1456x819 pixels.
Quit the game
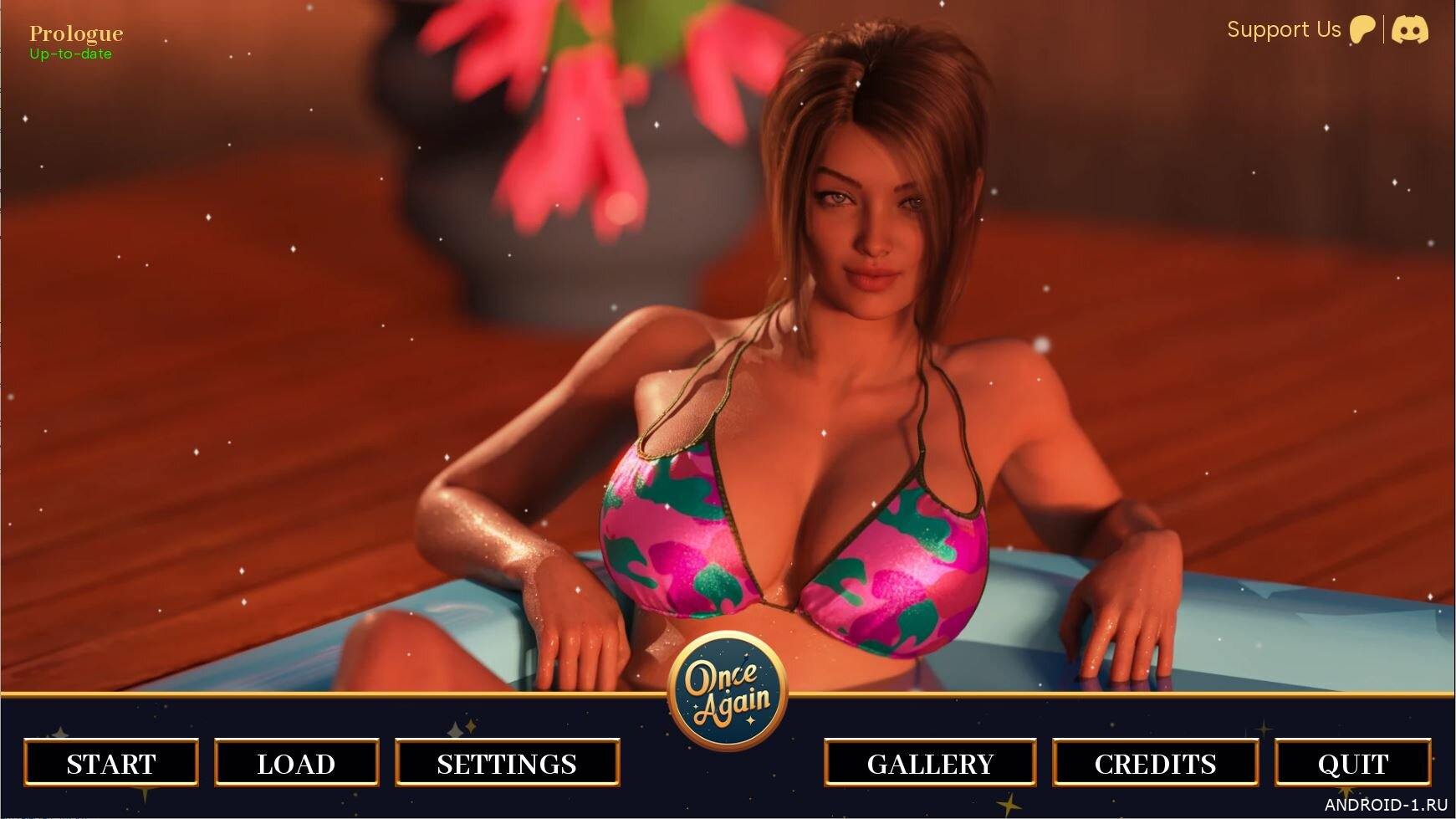point(1352,763)
